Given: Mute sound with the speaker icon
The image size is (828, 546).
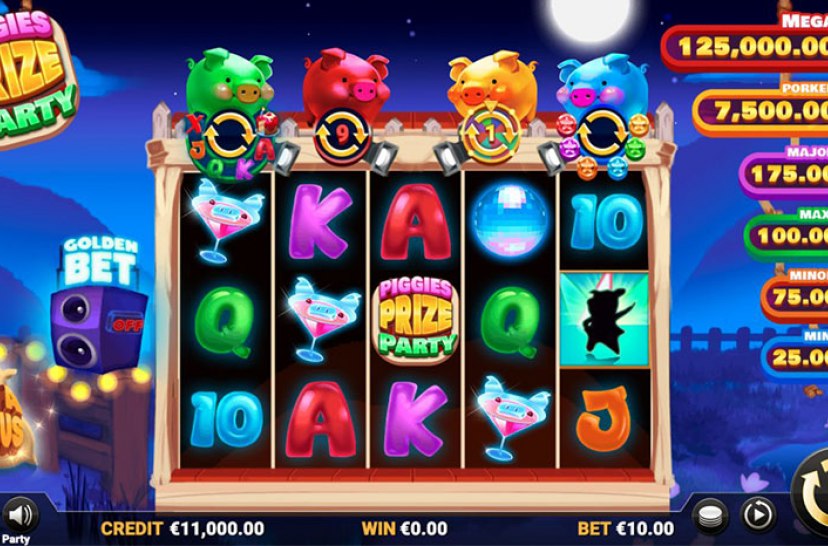Looking at the screenshot, I should pos(18,515).
